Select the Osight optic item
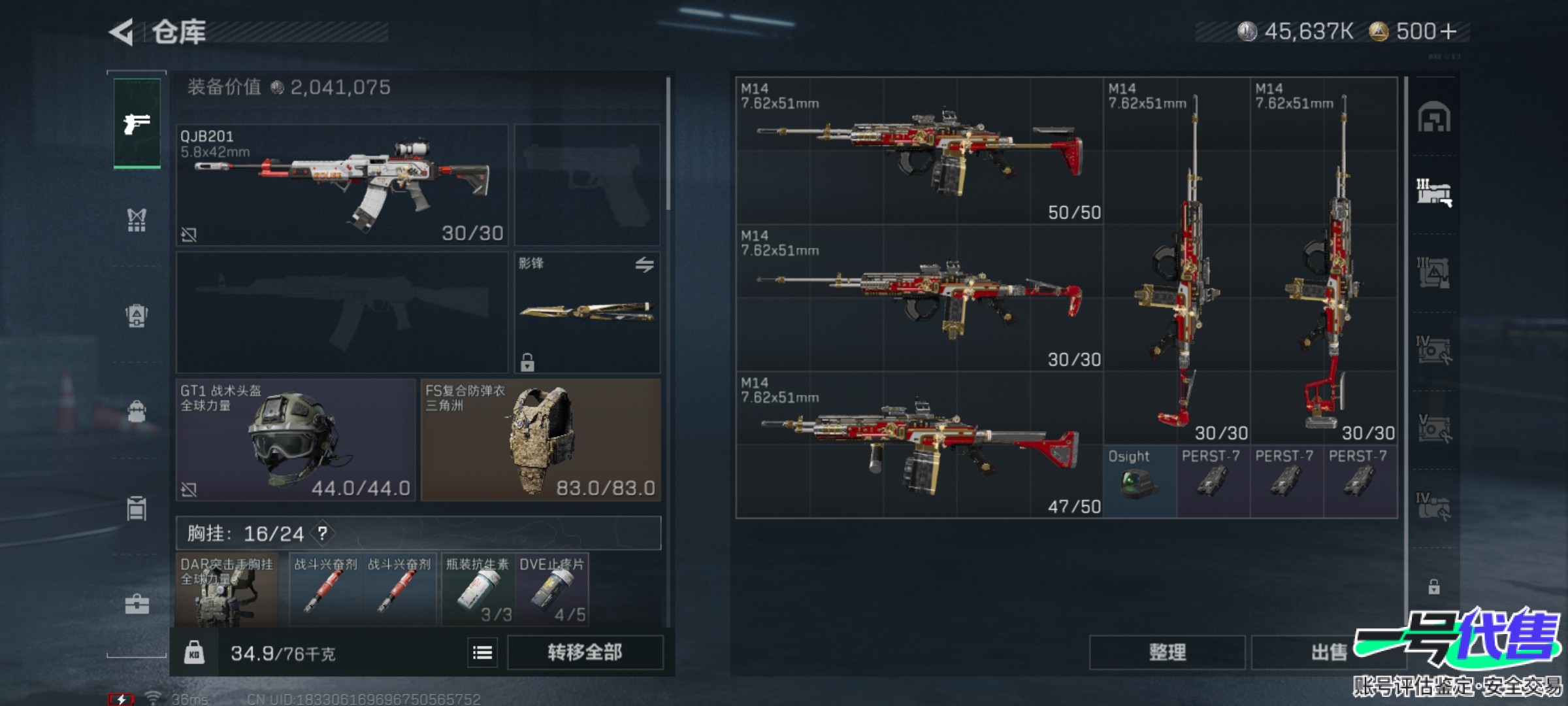This screenshot has width=1568, height=706. tap(1139, 481)
